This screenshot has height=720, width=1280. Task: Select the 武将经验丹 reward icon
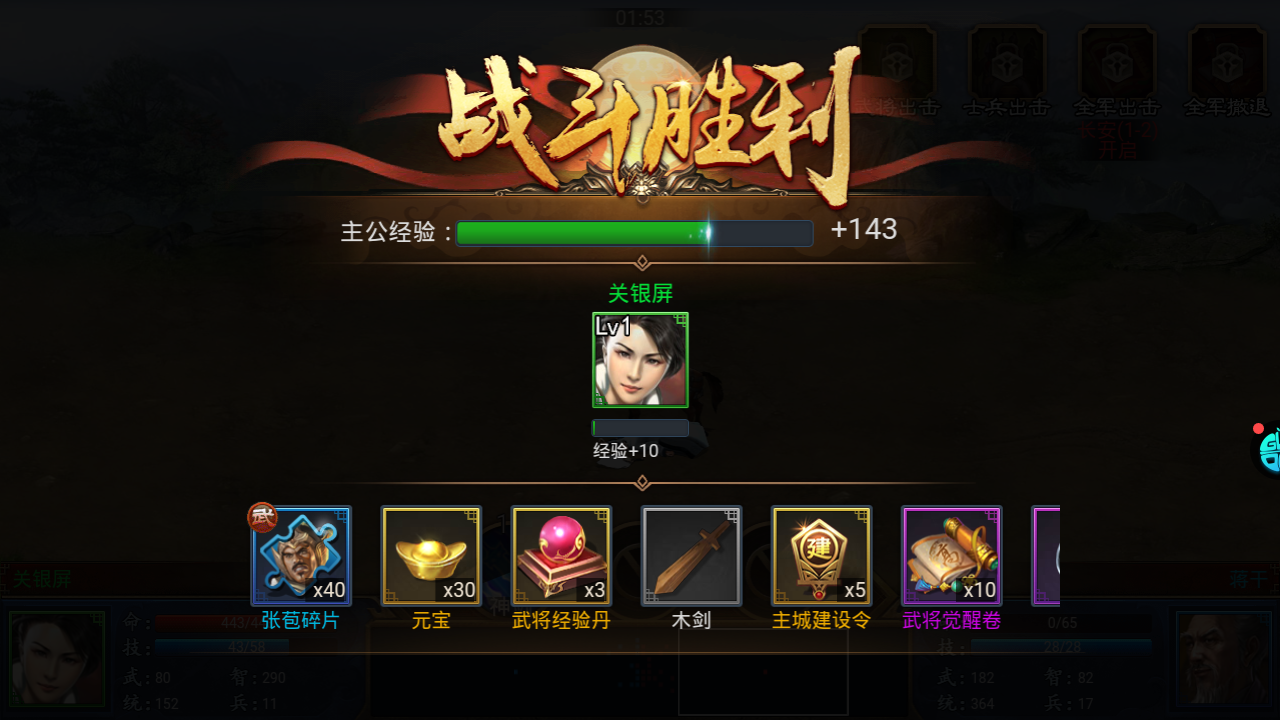pos(560,556)
